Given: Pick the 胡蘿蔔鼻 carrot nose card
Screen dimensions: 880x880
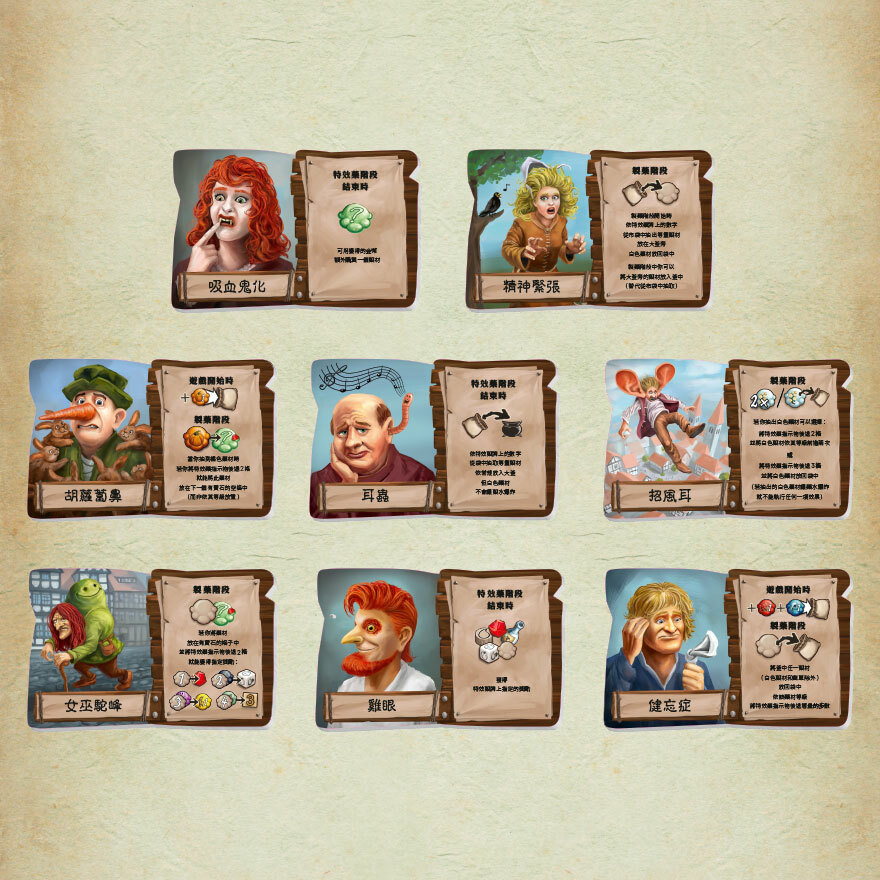Looking at the screenshot, I should (150, 438).
